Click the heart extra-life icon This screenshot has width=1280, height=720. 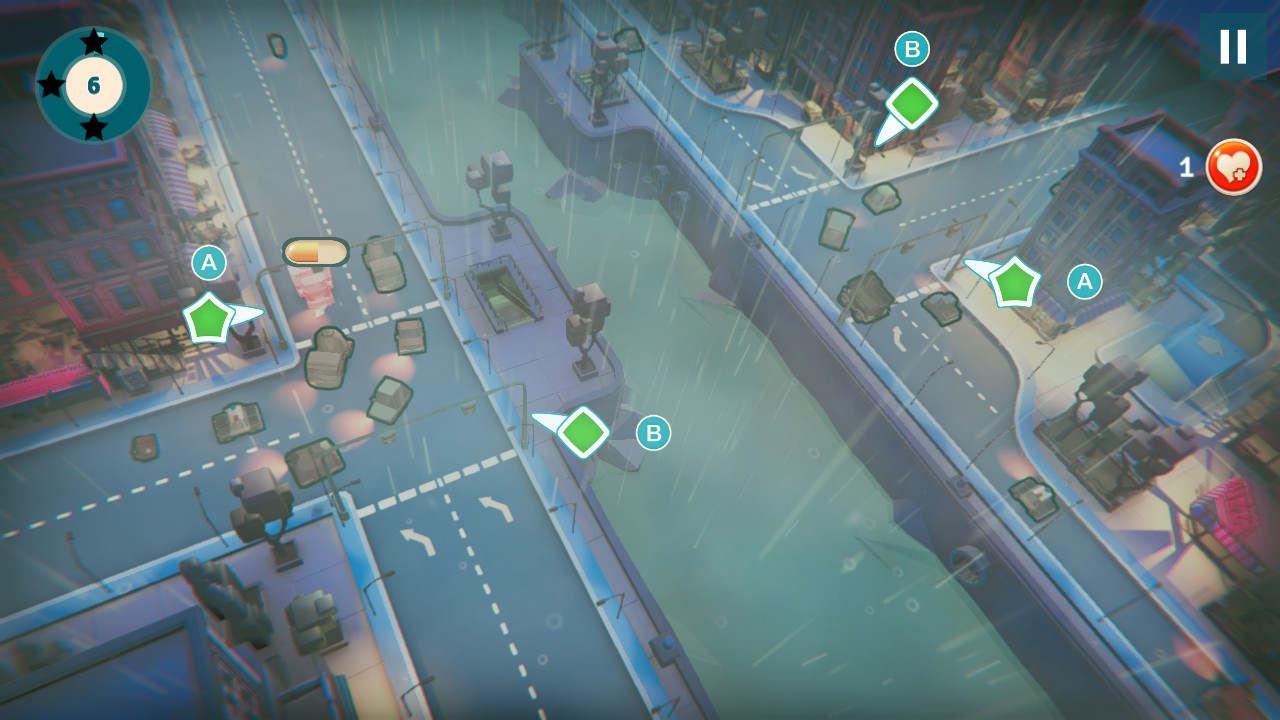(1233, 168)
